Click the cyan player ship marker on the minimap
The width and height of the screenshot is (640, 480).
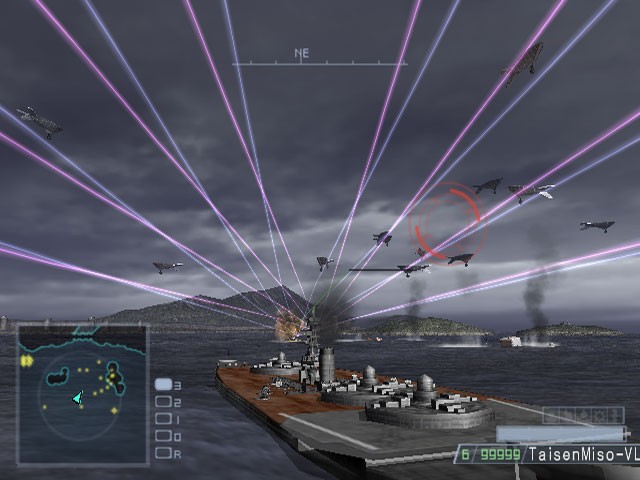tap(77, 397)
